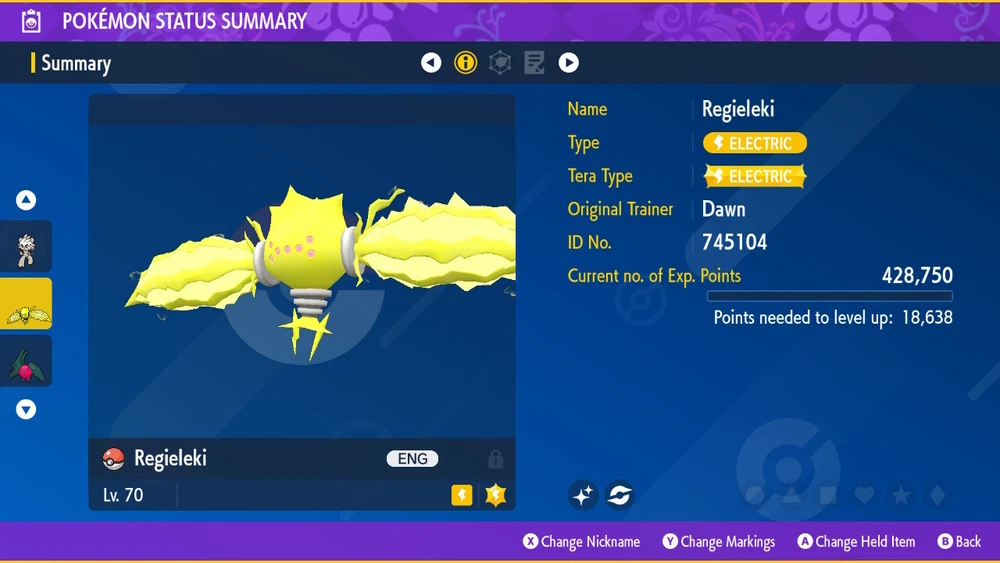This screenshot has width=1000, height=563.
Task: Advance to the next summary page arrow
Action: (569, 63)
